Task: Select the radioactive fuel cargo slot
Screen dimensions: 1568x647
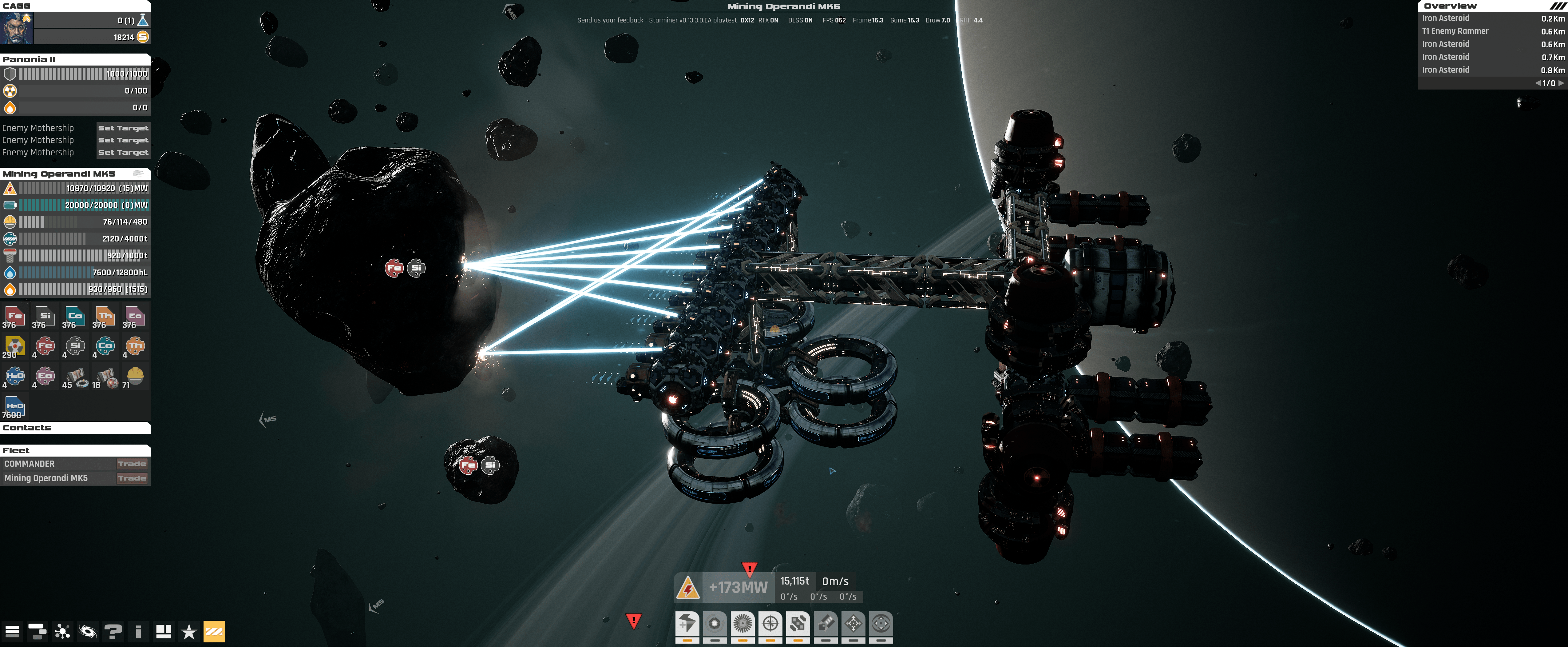Action: (15, 347)
